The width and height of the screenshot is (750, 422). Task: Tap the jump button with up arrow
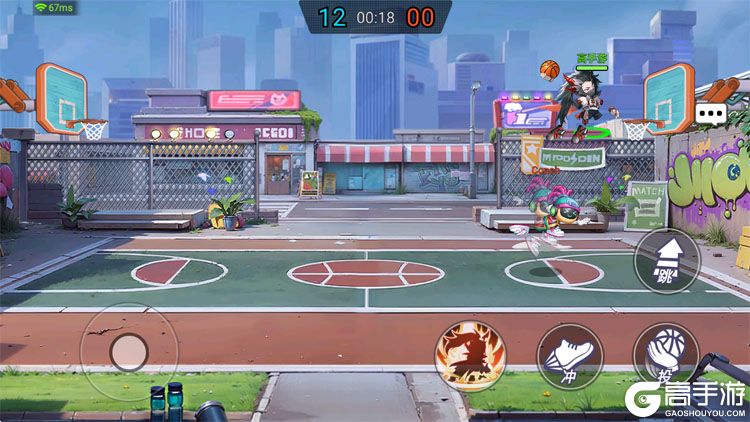pyautogui.click(x=667, y=260)
